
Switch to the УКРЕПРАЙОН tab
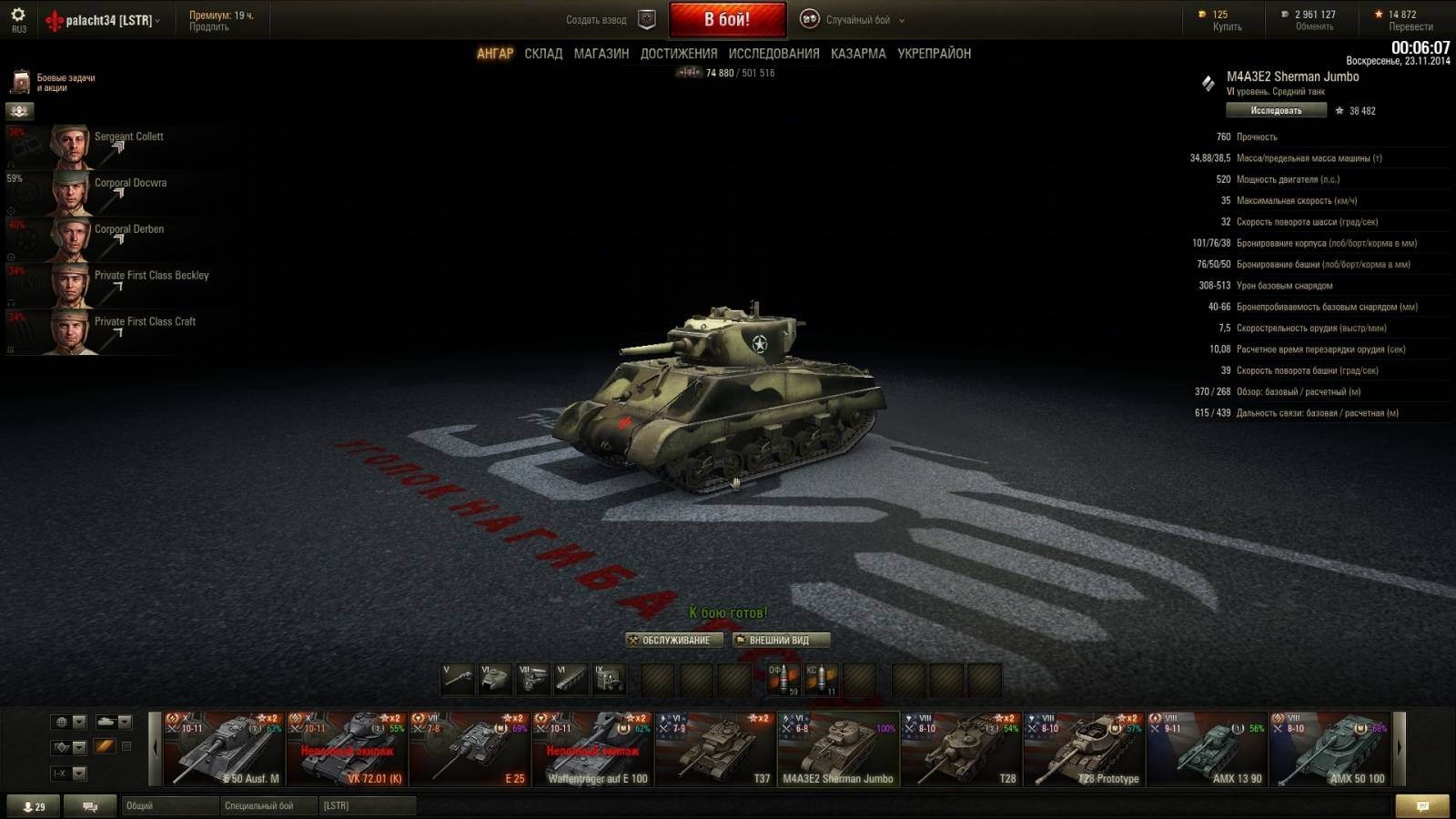[934, 54]
